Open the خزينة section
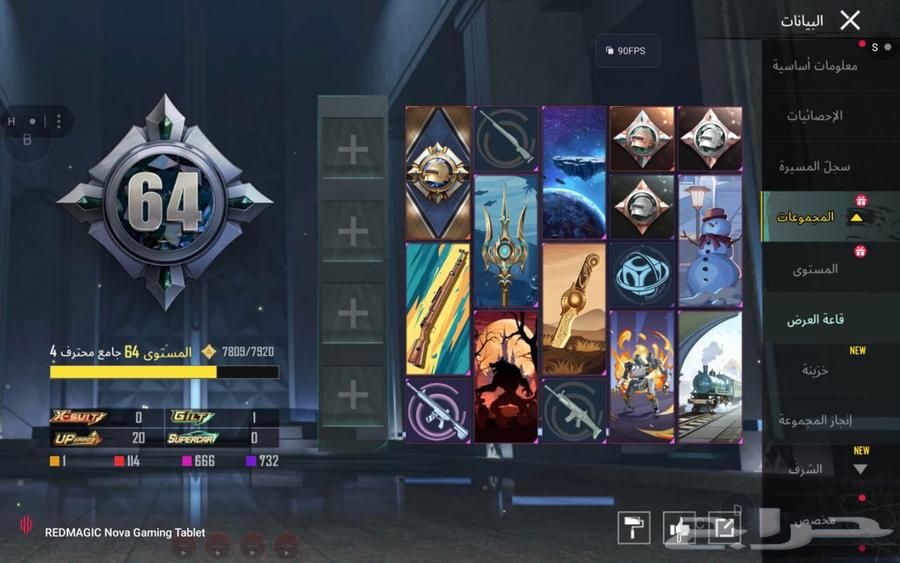The height and width of the screenshot is (563, 900). point(814,370)
